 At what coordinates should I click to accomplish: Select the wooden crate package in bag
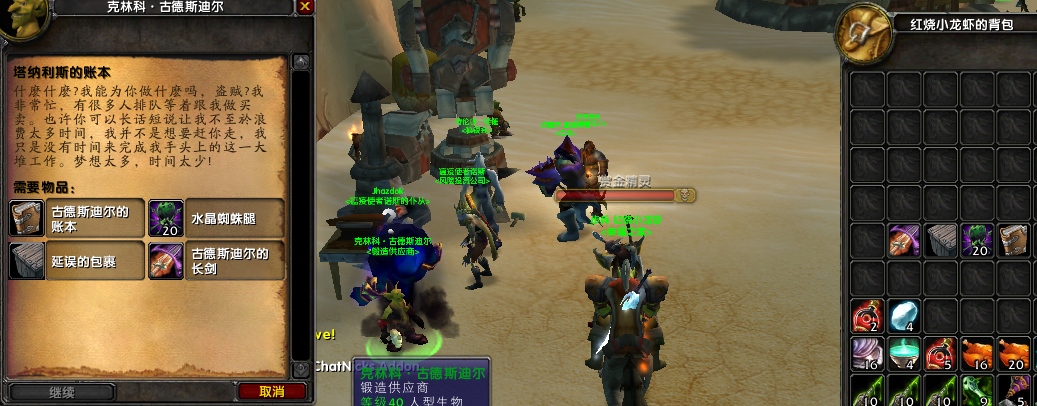click(941, 241)
